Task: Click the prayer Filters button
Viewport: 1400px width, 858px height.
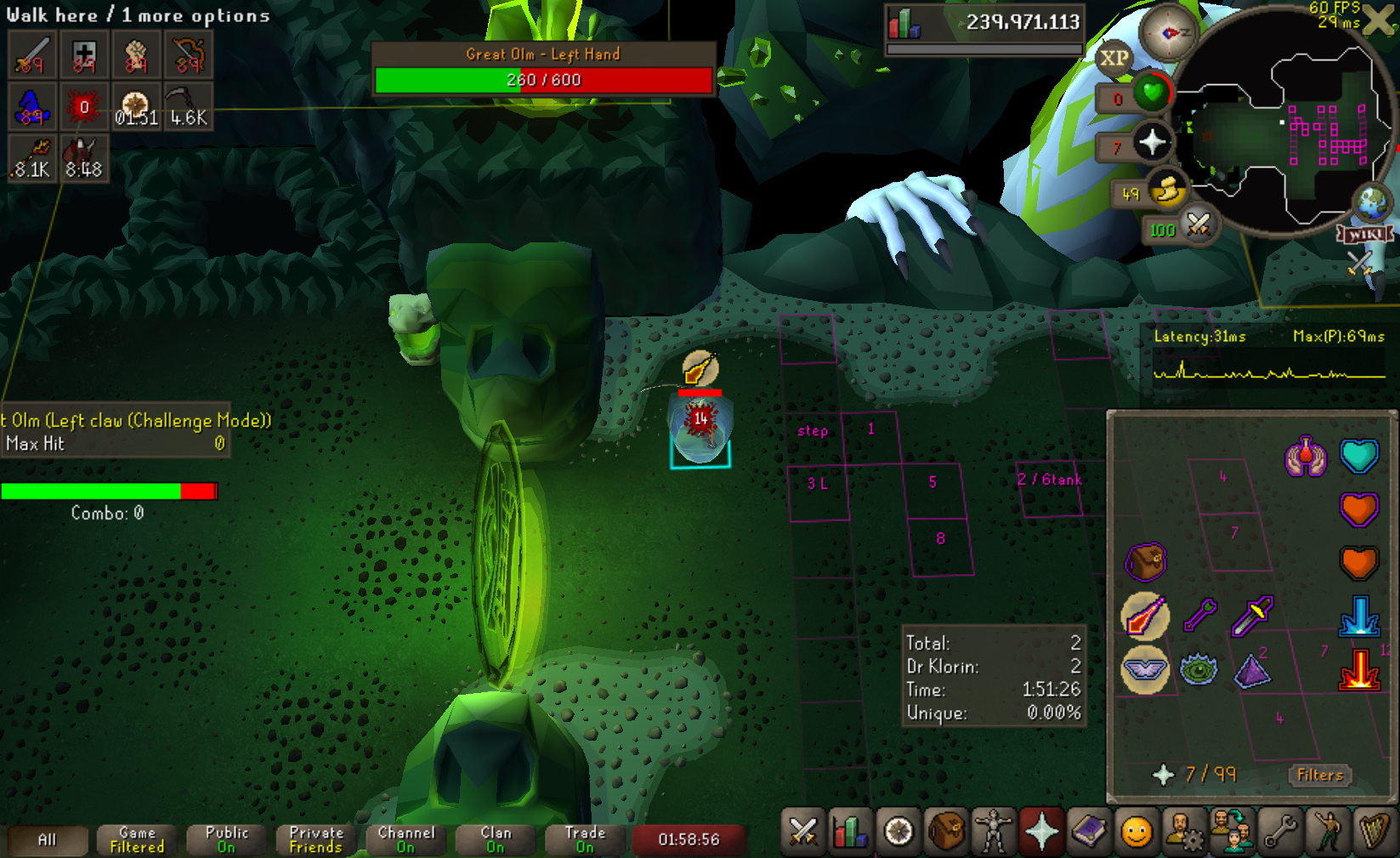Action: pos(1319,775)
